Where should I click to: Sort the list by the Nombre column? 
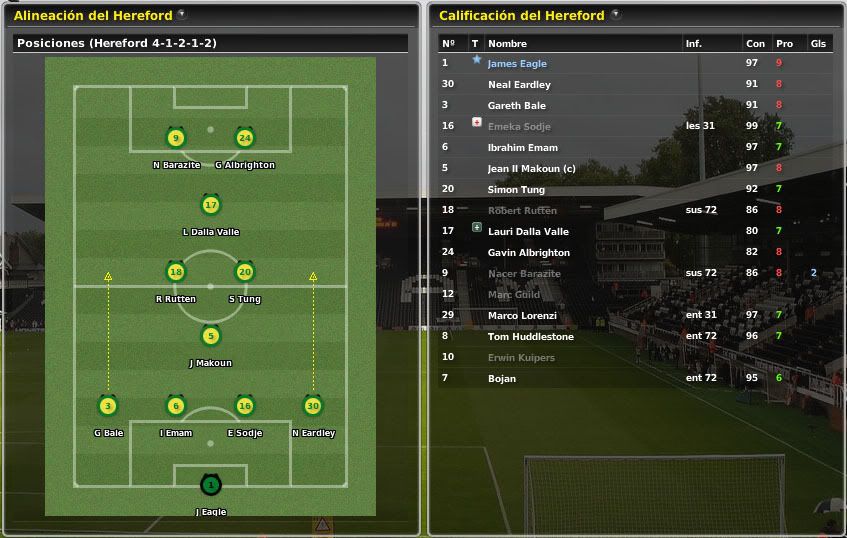pos(507,43)
